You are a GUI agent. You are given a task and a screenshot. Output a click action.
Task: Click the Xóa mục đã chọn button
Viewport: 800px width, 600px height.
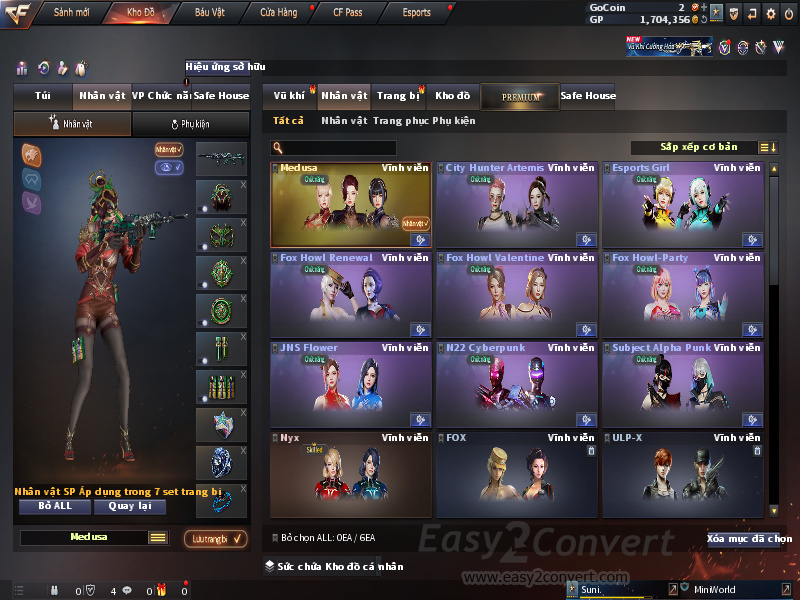tap(748, 538)
